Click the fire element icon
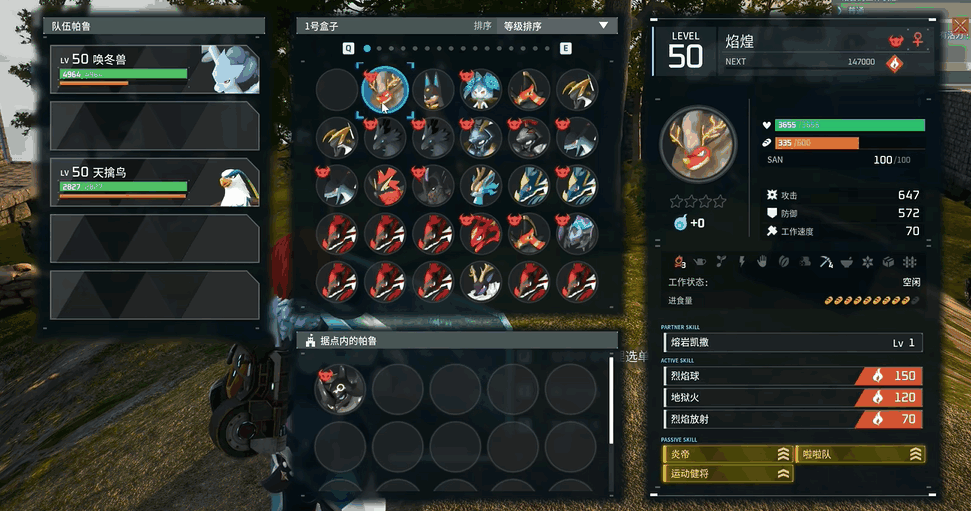 click(x=894, y=64)
